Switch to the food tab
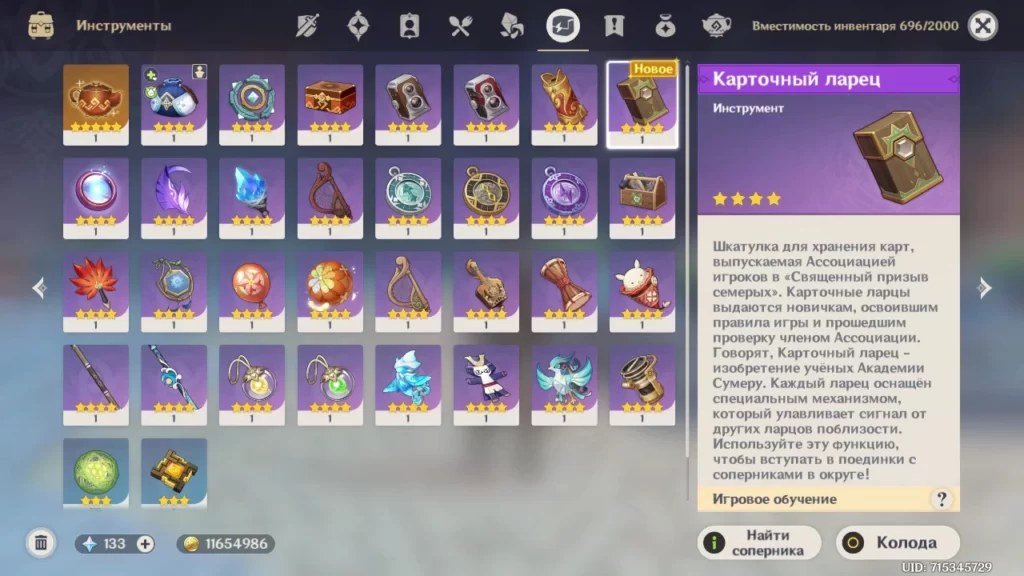1024x576 pixels. coord(460,26)
